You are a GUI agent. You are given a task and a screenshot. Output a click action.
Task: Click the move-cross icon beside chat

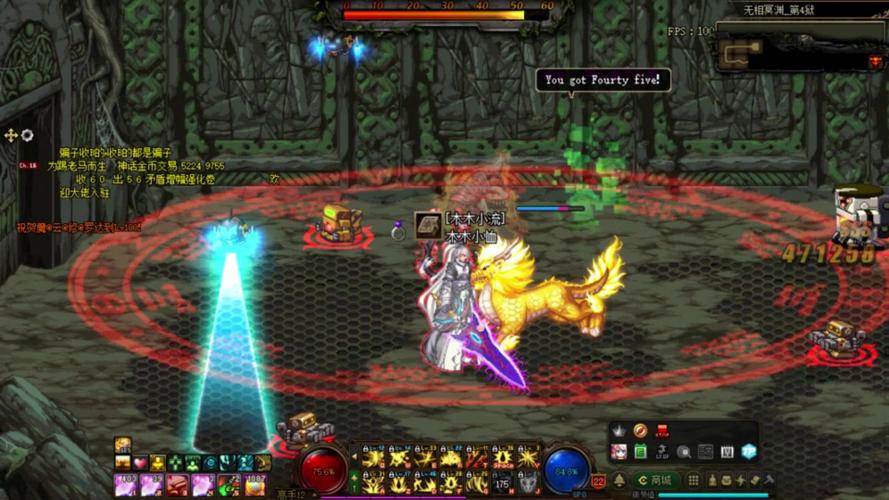click(11, 135)
